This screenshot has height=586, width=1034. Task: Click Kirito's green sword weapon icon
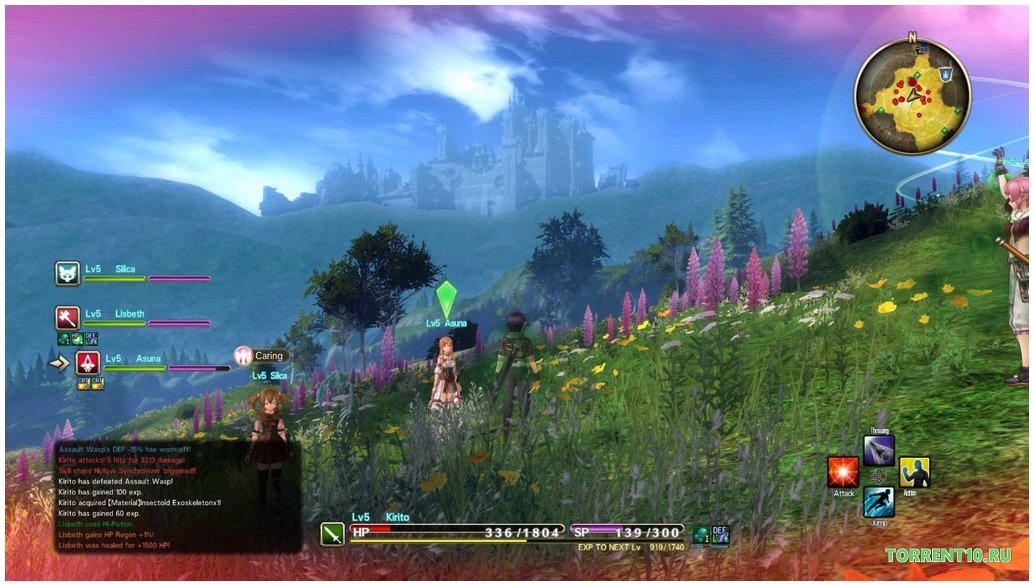(332, 533)
